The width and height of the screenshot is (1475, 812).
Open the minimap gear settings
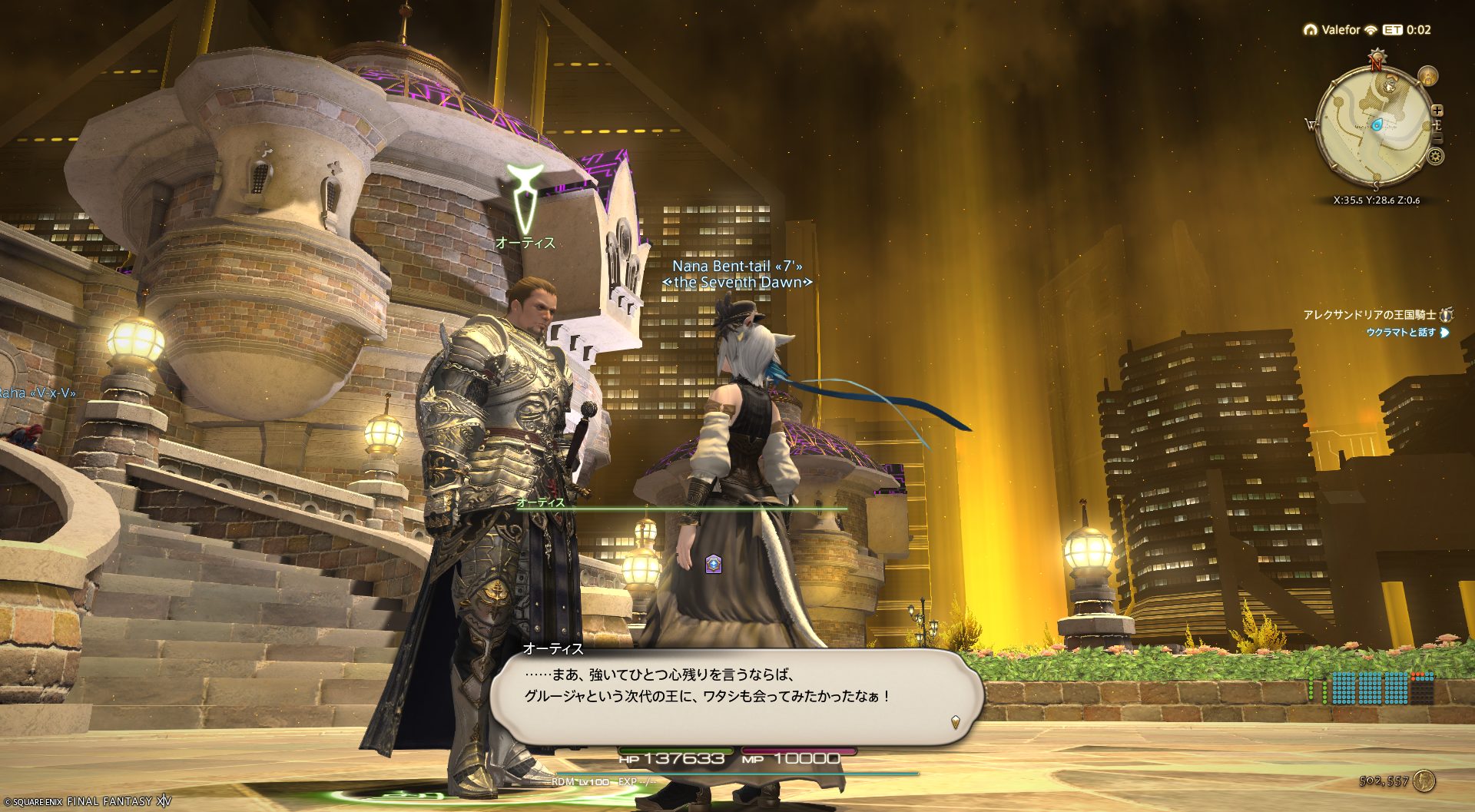click(1435, 157)
